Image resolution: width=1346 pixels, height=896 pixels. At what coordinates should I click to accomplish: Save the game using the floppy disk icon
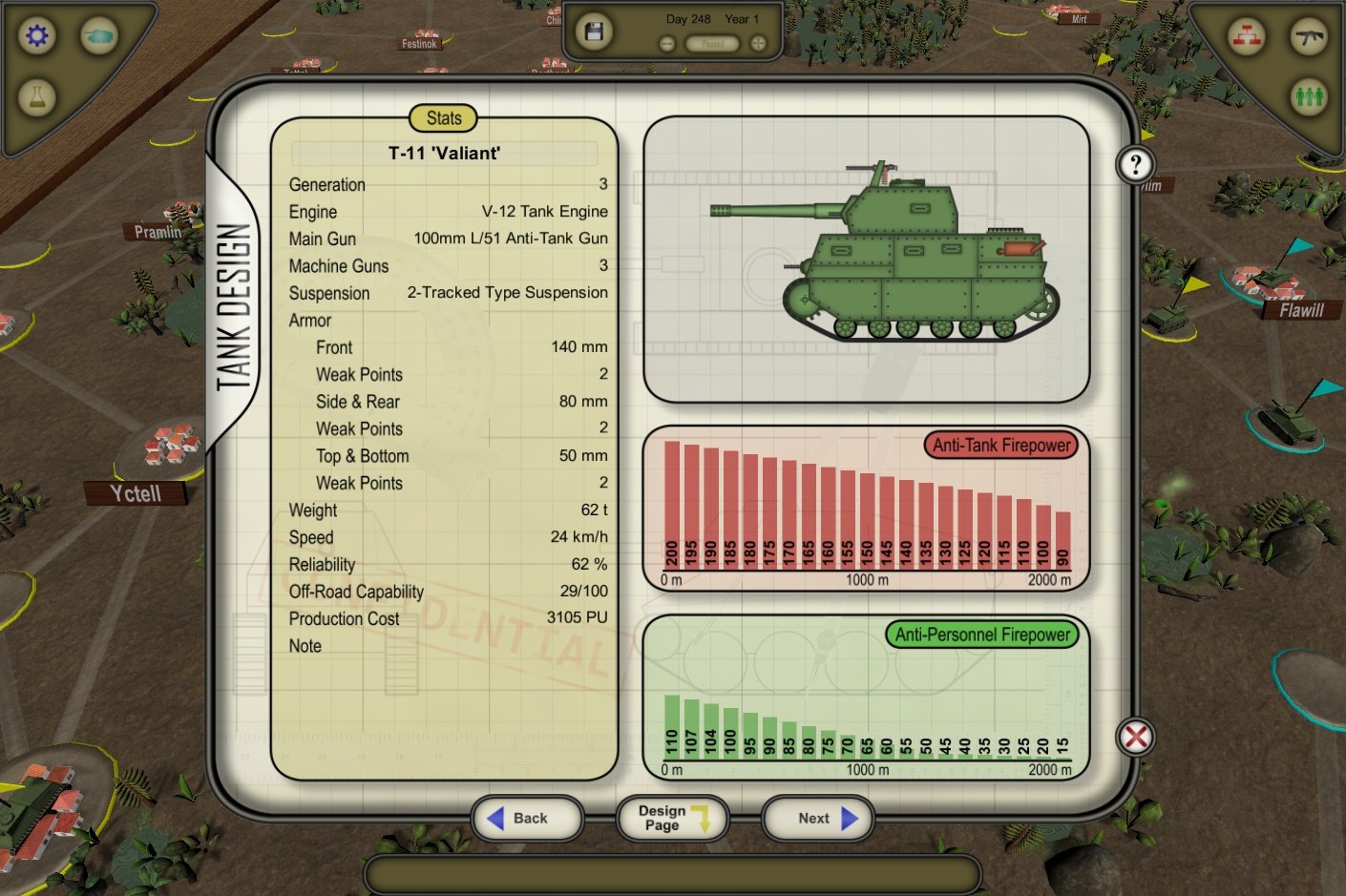pyautogui.click(x=594, y=30)
